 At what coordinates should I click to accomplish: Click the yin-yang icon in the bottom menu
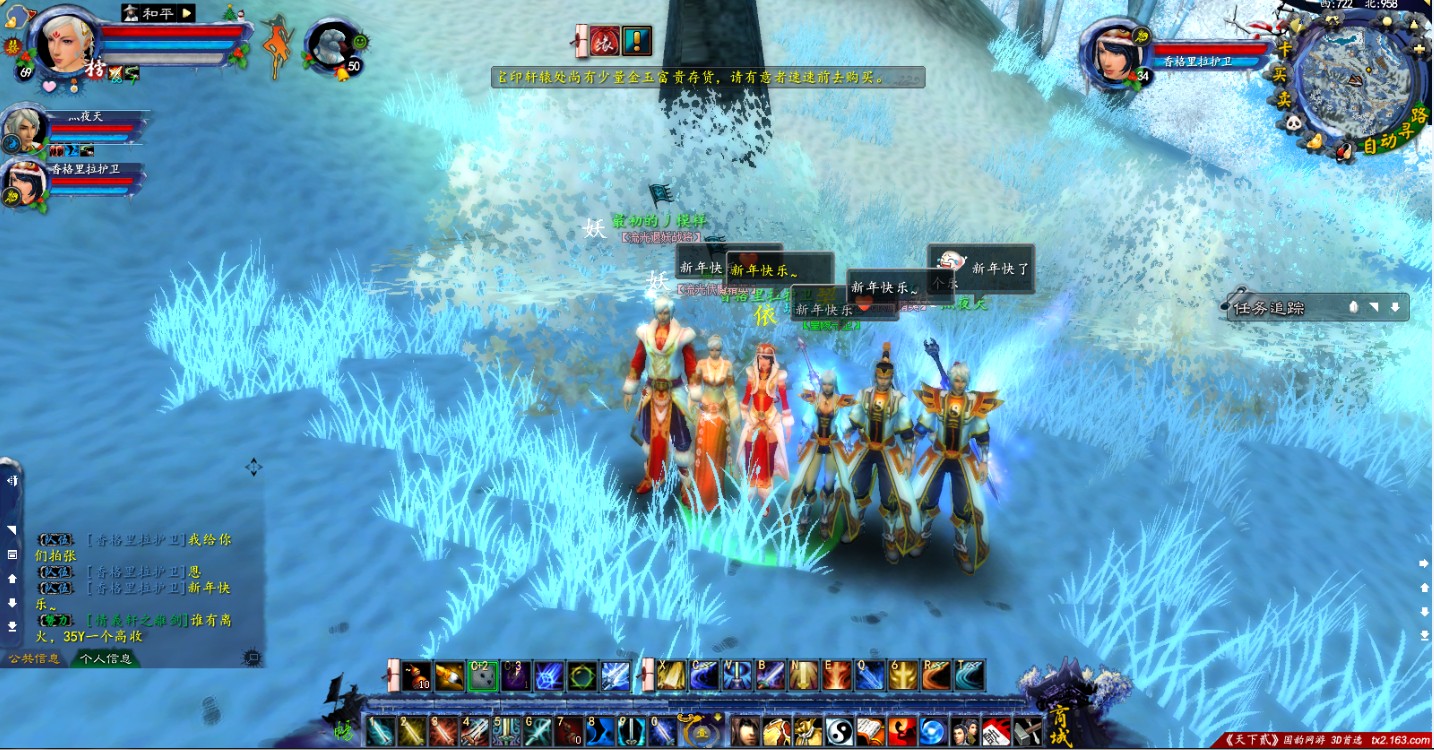pyautogui.click(x=838, y=732)
